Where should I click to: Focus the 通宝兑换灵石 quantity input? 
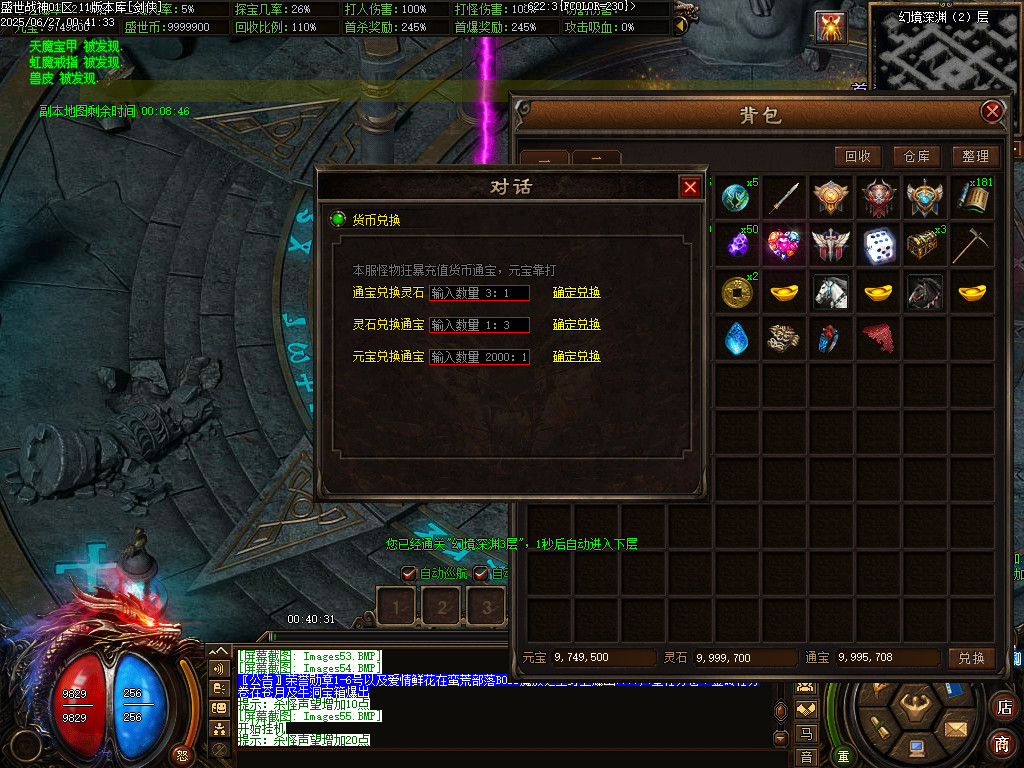479,293
